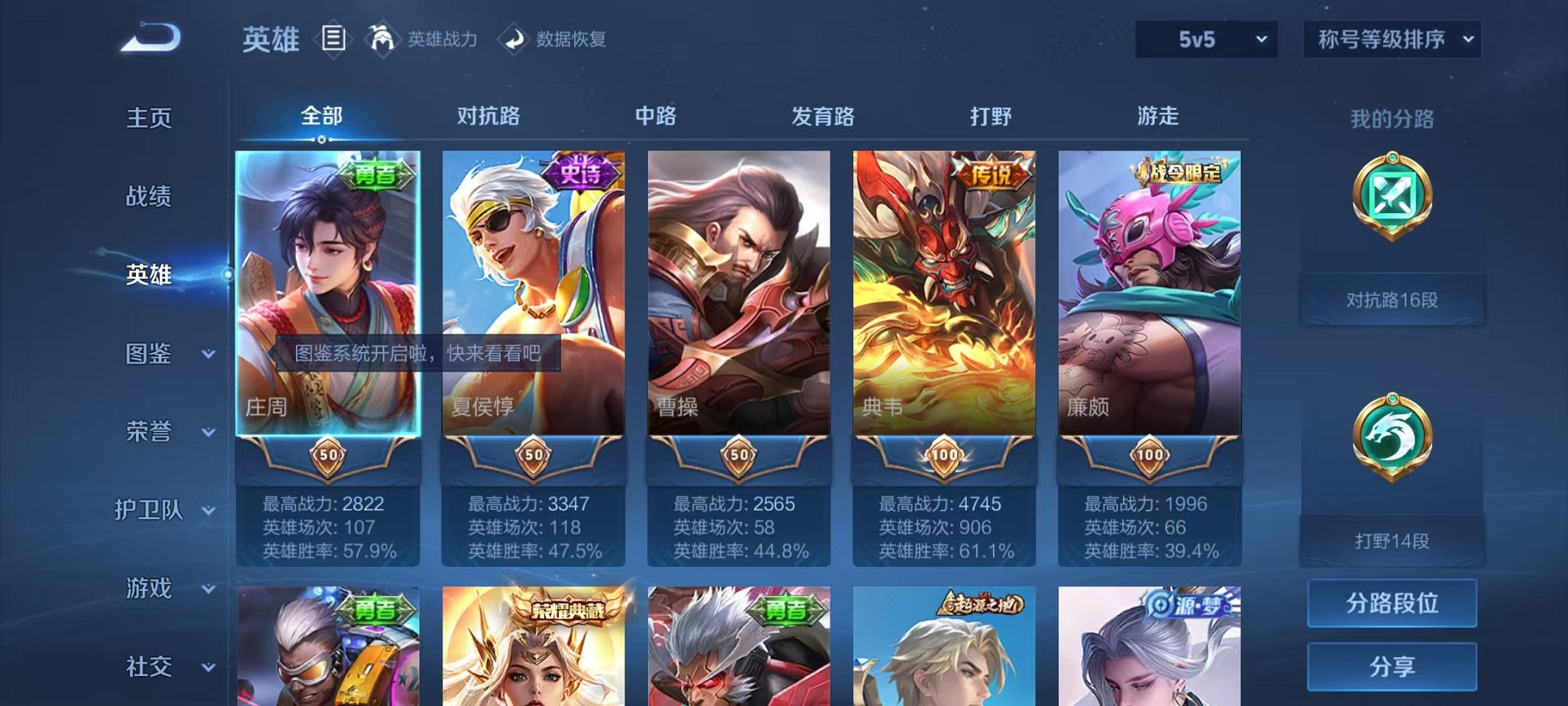This screenshot has height=706, width=1568.
Task: Click the 传说 badge on 典韦's card
Action: (993, 175)
